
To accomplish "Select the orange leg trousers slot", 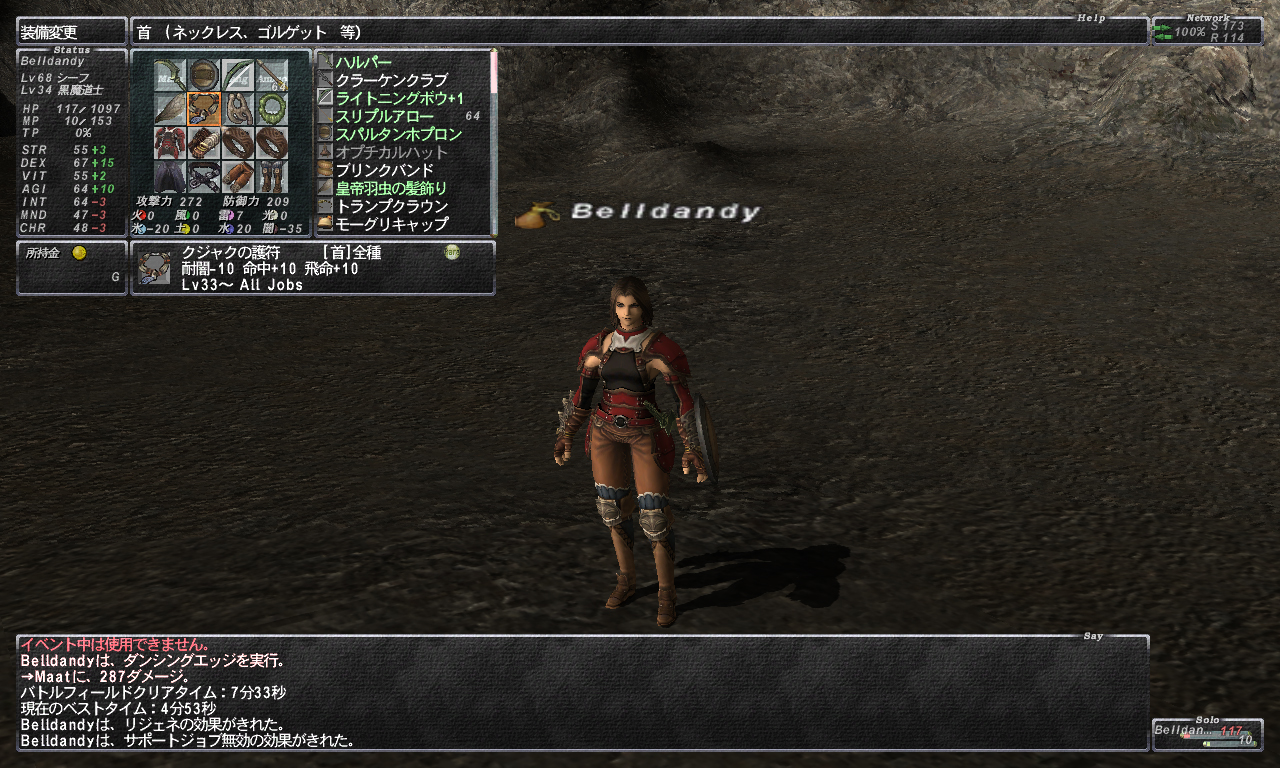I will click(238, 176).
